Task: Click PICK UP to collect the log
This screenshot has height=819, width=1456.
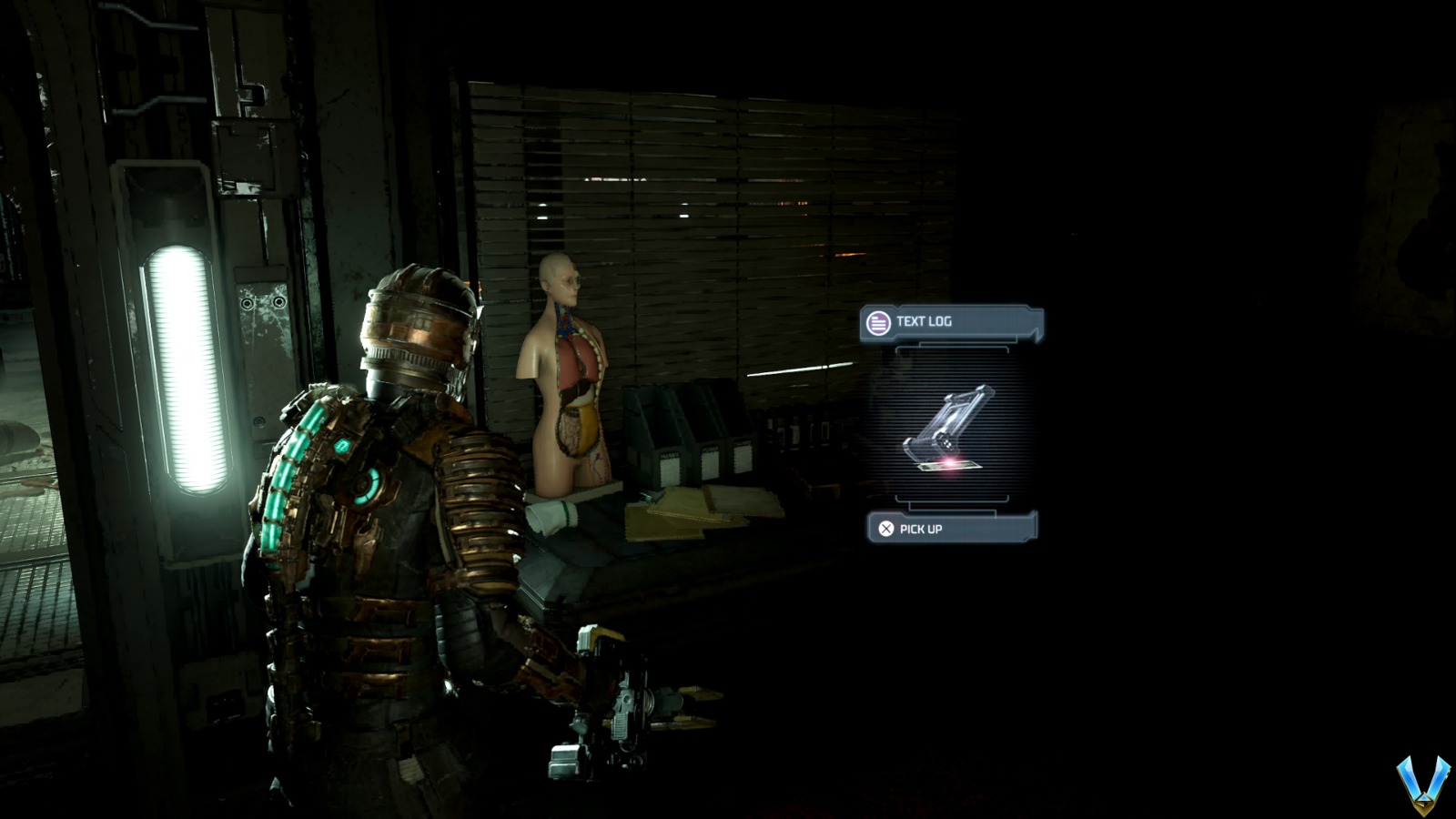Action: (x=920, y=528)
